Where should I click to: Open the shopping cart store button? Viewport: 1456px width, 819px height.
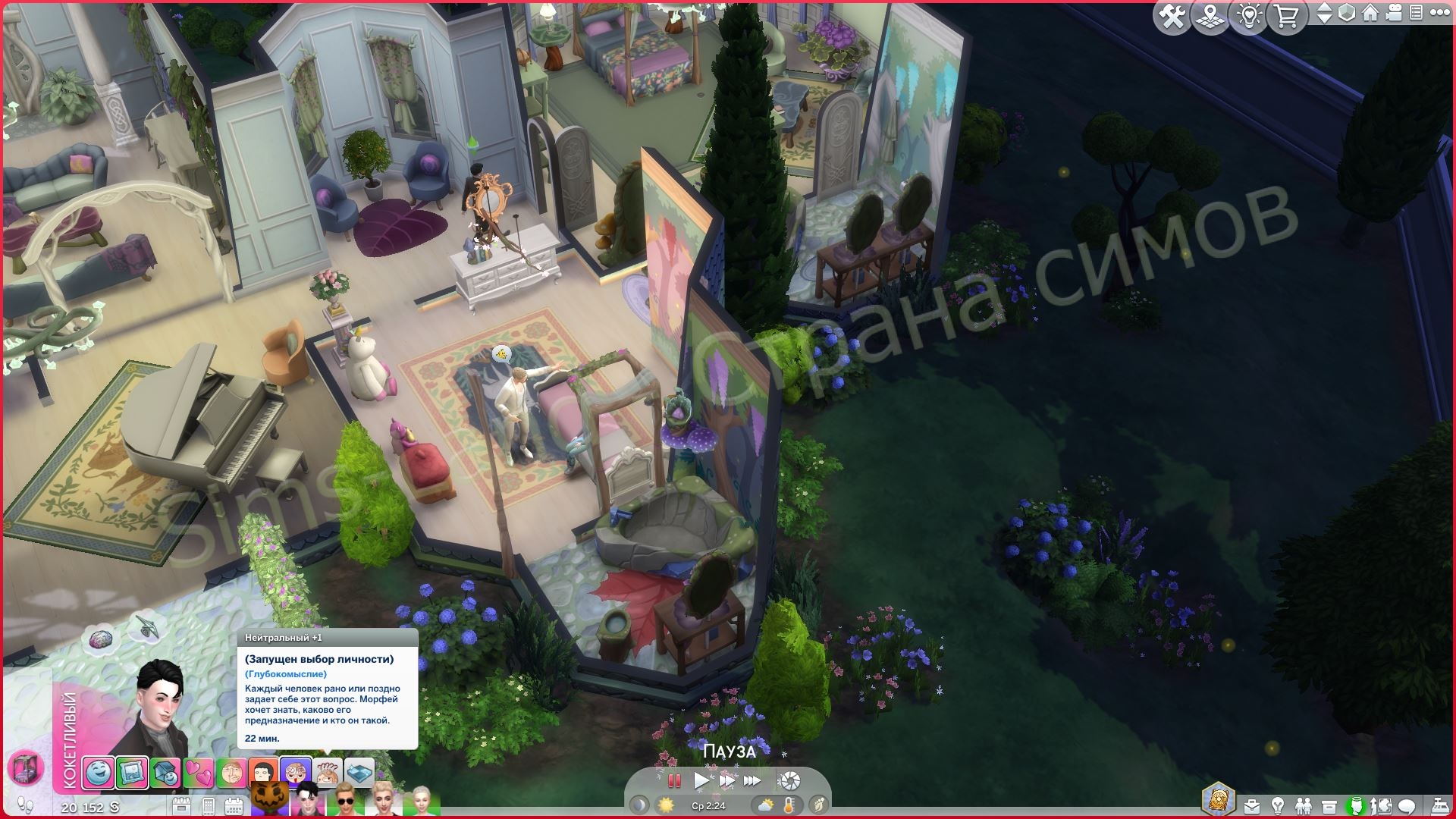(1286, 17)
